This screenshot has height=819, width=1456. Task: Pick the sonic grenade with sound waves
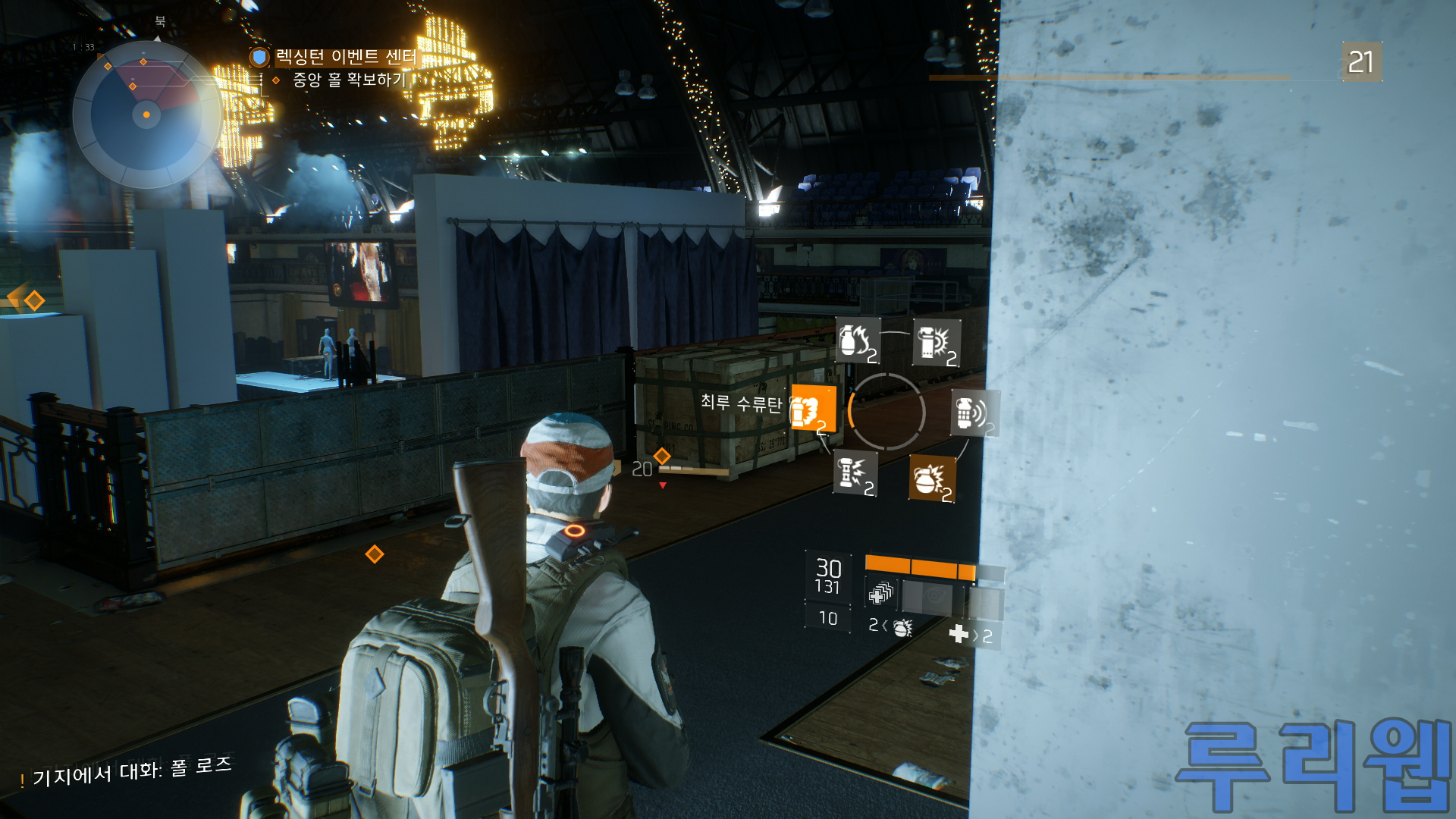(974, 413)
